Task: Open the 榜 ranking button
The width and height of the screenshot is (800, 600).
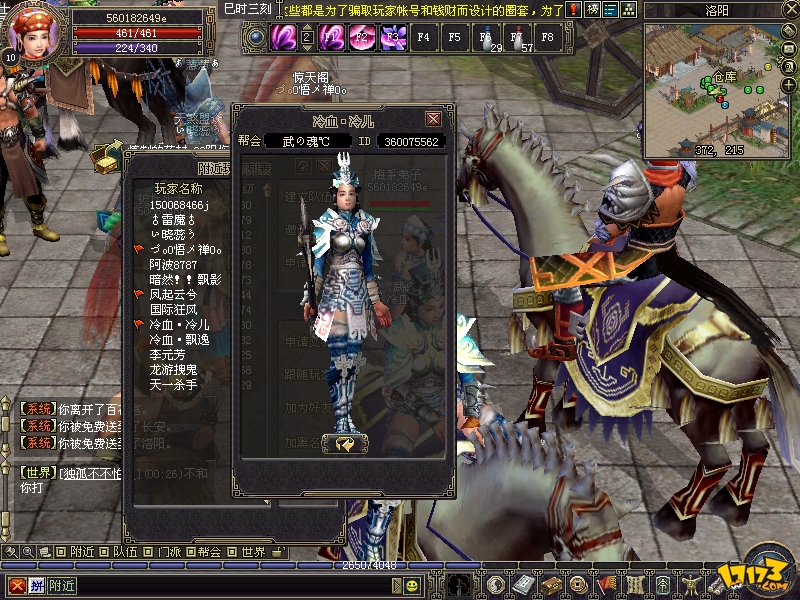Action: [594, 10]
